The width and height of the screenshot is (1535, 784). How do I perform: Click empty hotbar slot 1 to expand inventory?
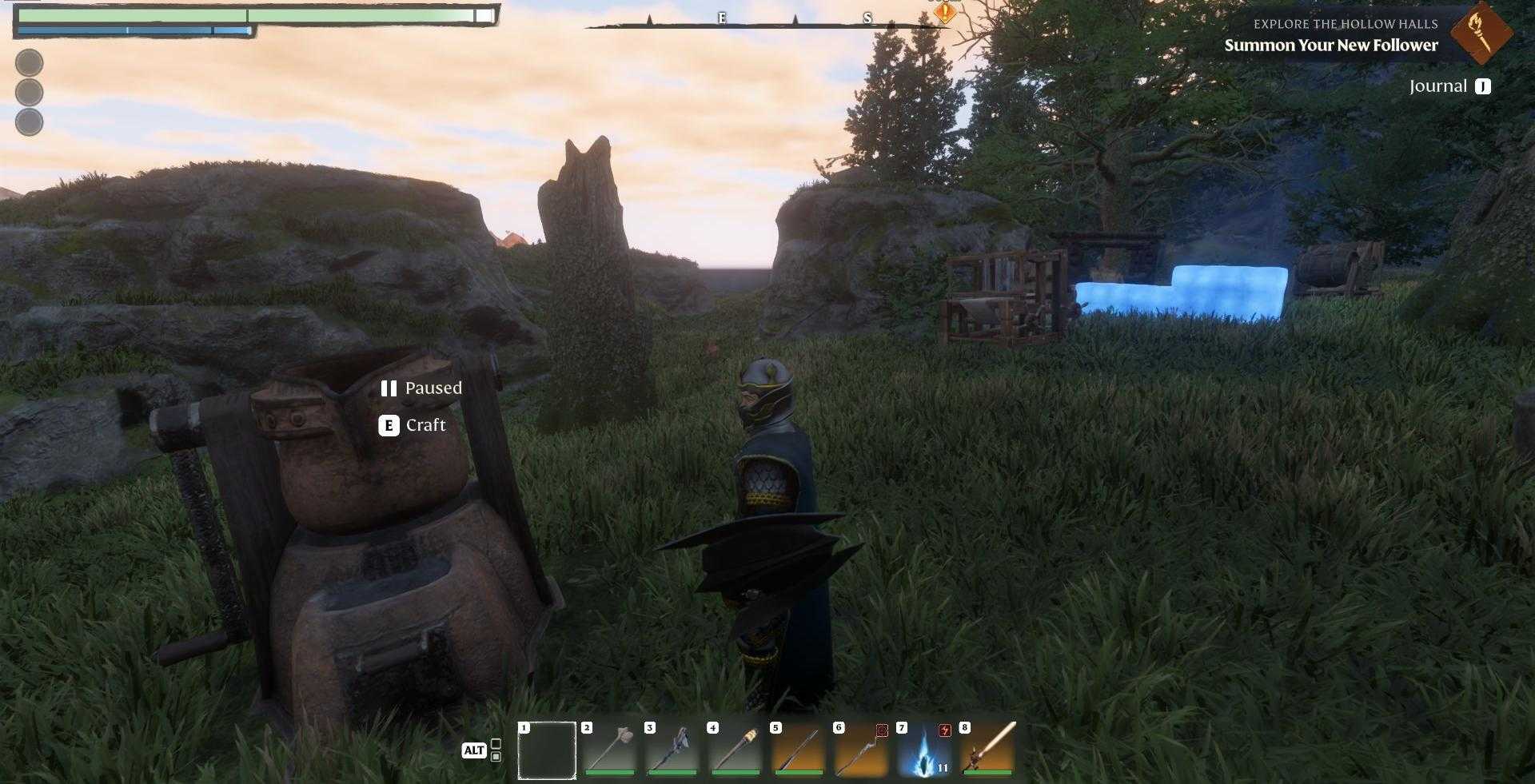click(x=547, y=750)
